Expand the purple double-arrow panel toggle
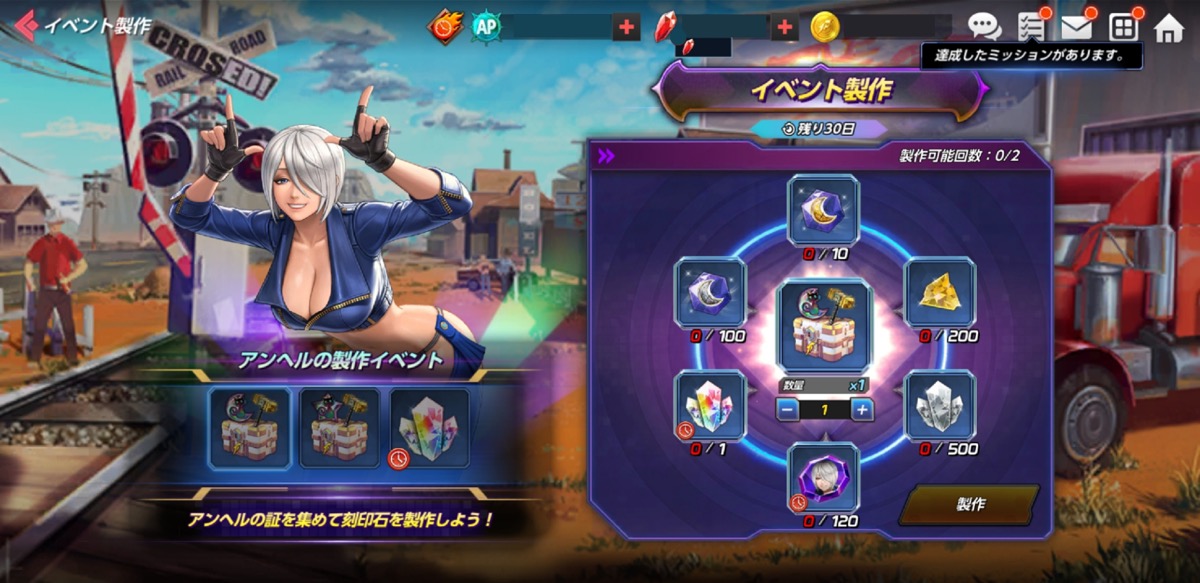Viewport: 1200px width, 583px height. [x=606, y=155]
